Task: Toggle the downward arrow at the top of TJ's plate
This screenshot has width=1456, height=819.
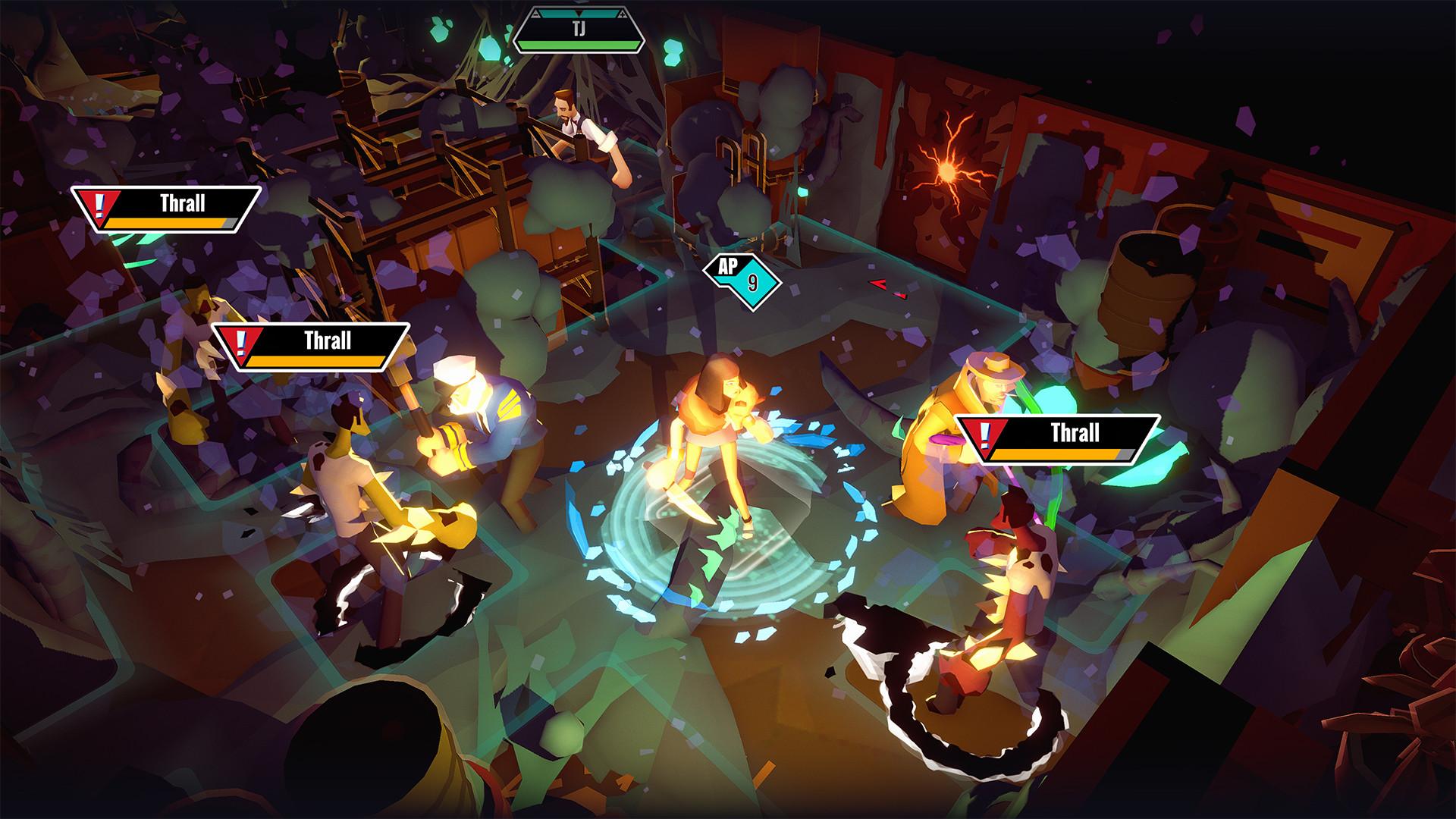Action: (x=579, y=13)
